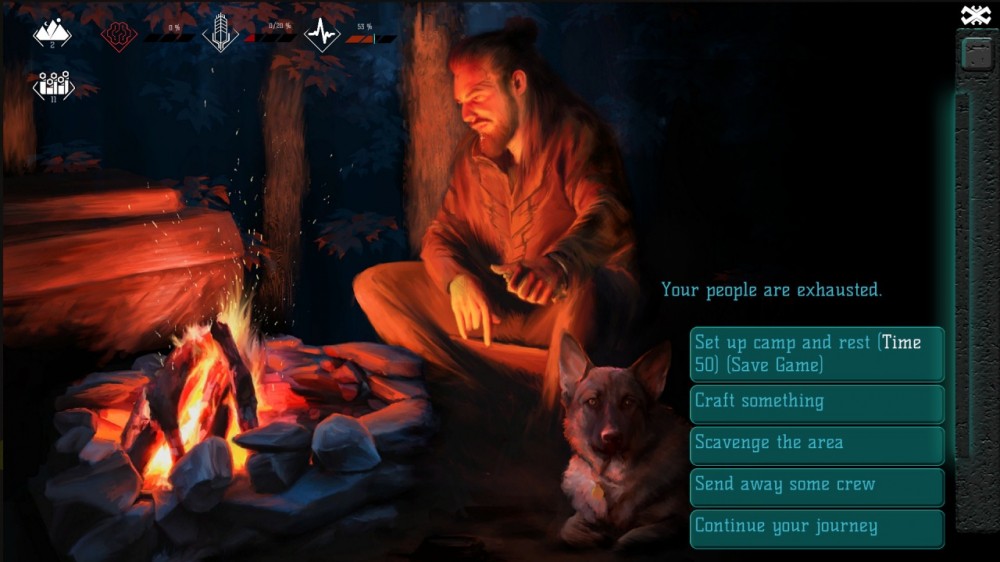Click the crossed arrows icon
The image size is (1000, 562).
click(975, 15)
